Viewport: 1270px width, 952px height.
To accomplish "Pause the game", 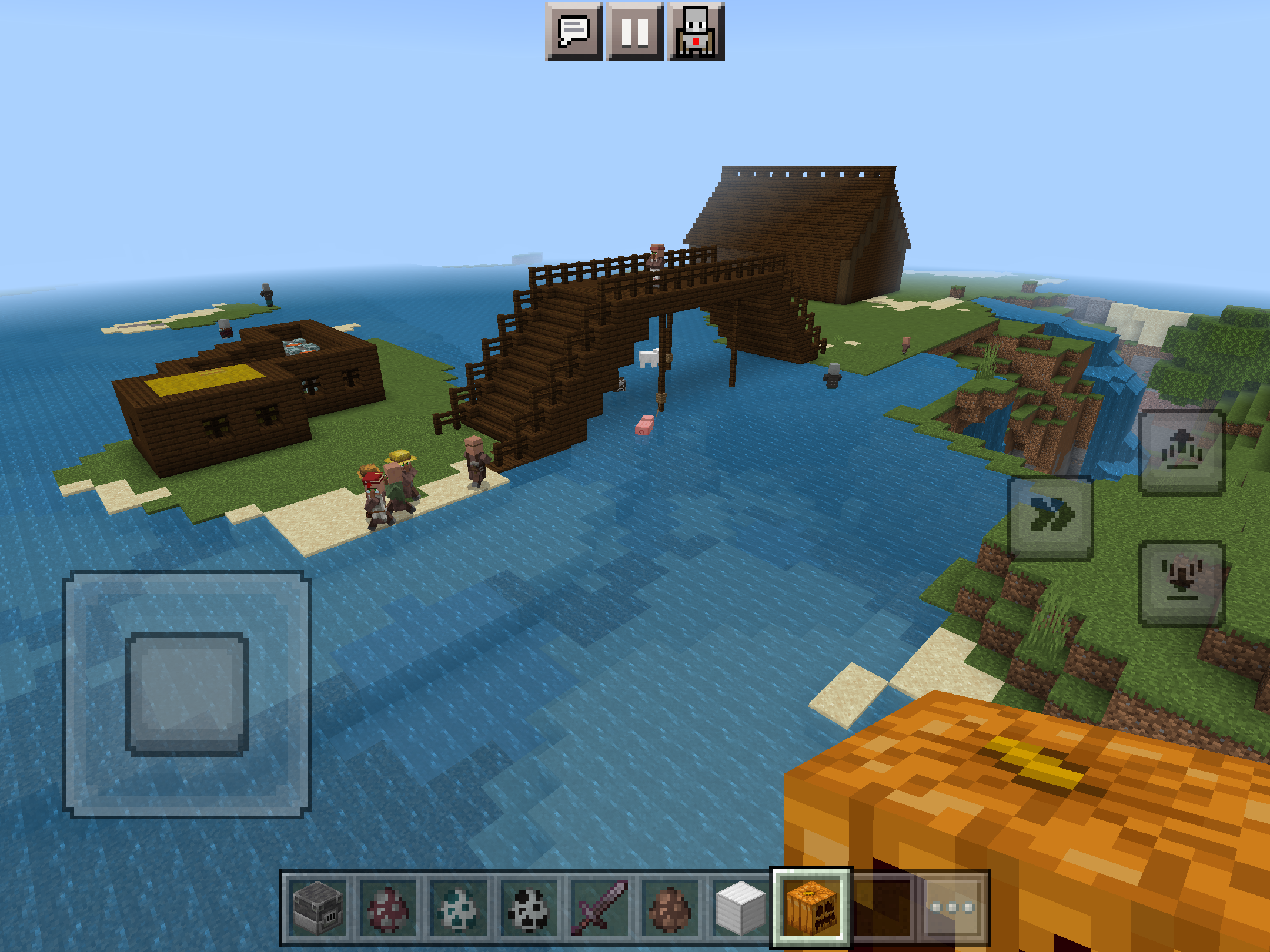I will point(635,31).
